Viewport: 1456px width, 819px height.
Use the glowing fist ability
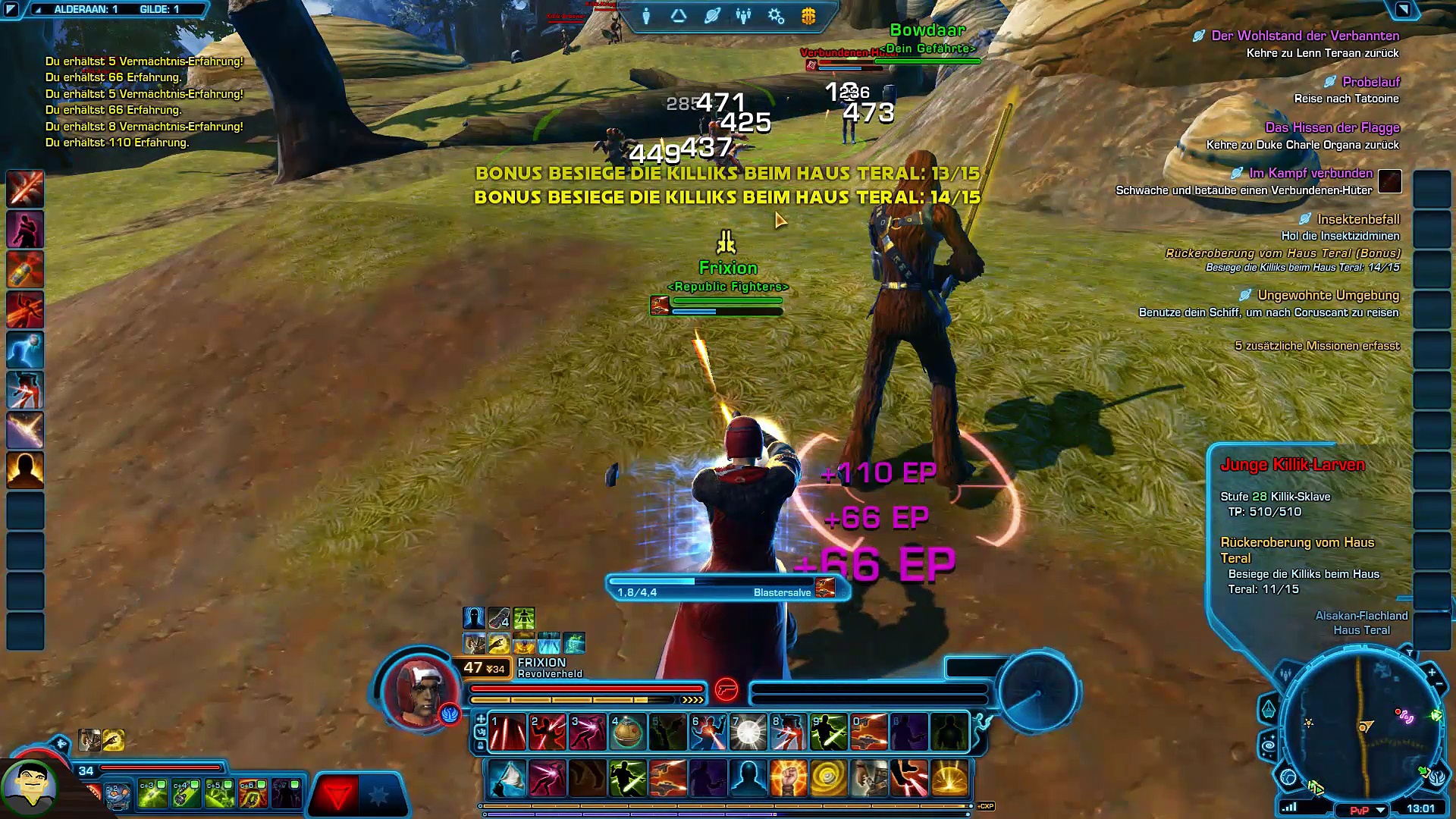(788, 779)
